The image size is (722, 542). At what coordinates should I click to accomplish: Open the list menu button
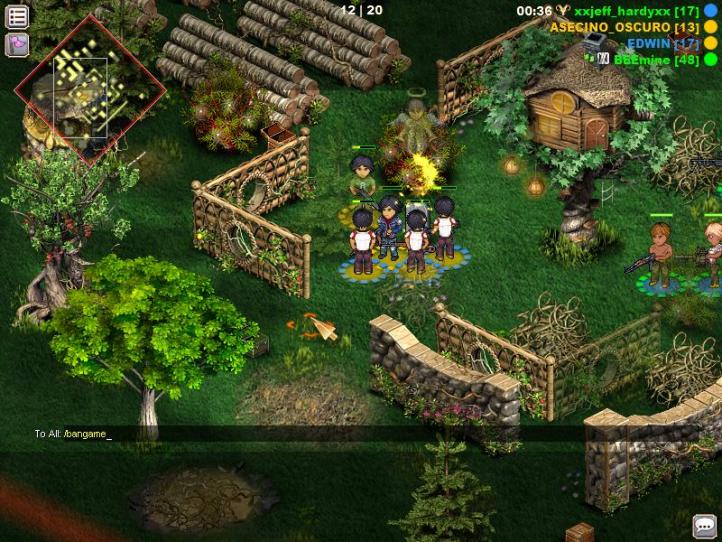(x=17, y=17)
